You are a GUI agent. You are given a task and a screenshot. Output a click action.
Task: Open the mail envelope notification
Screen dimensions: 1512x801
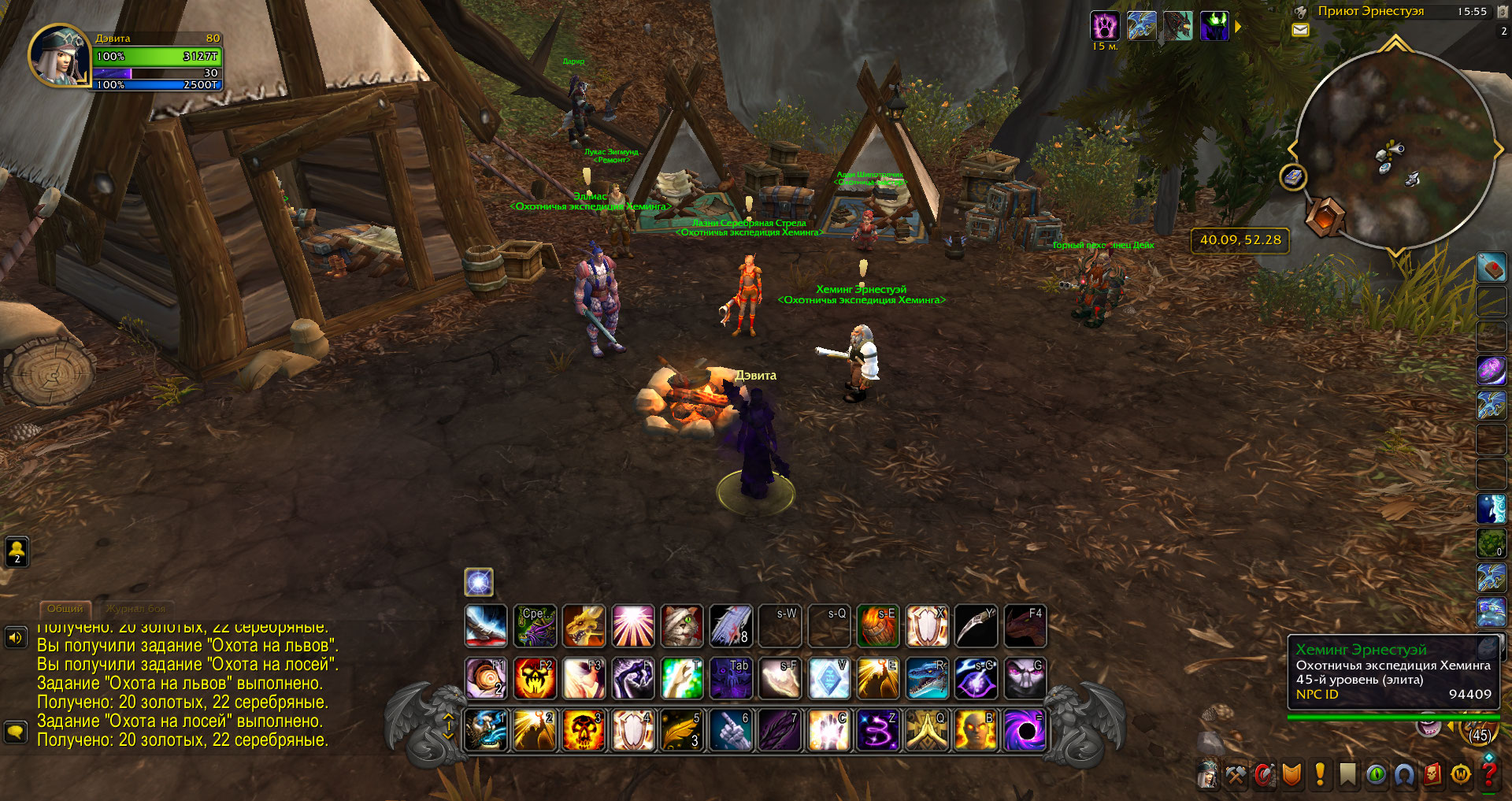pyautogui.click(x=1300, y=30)
